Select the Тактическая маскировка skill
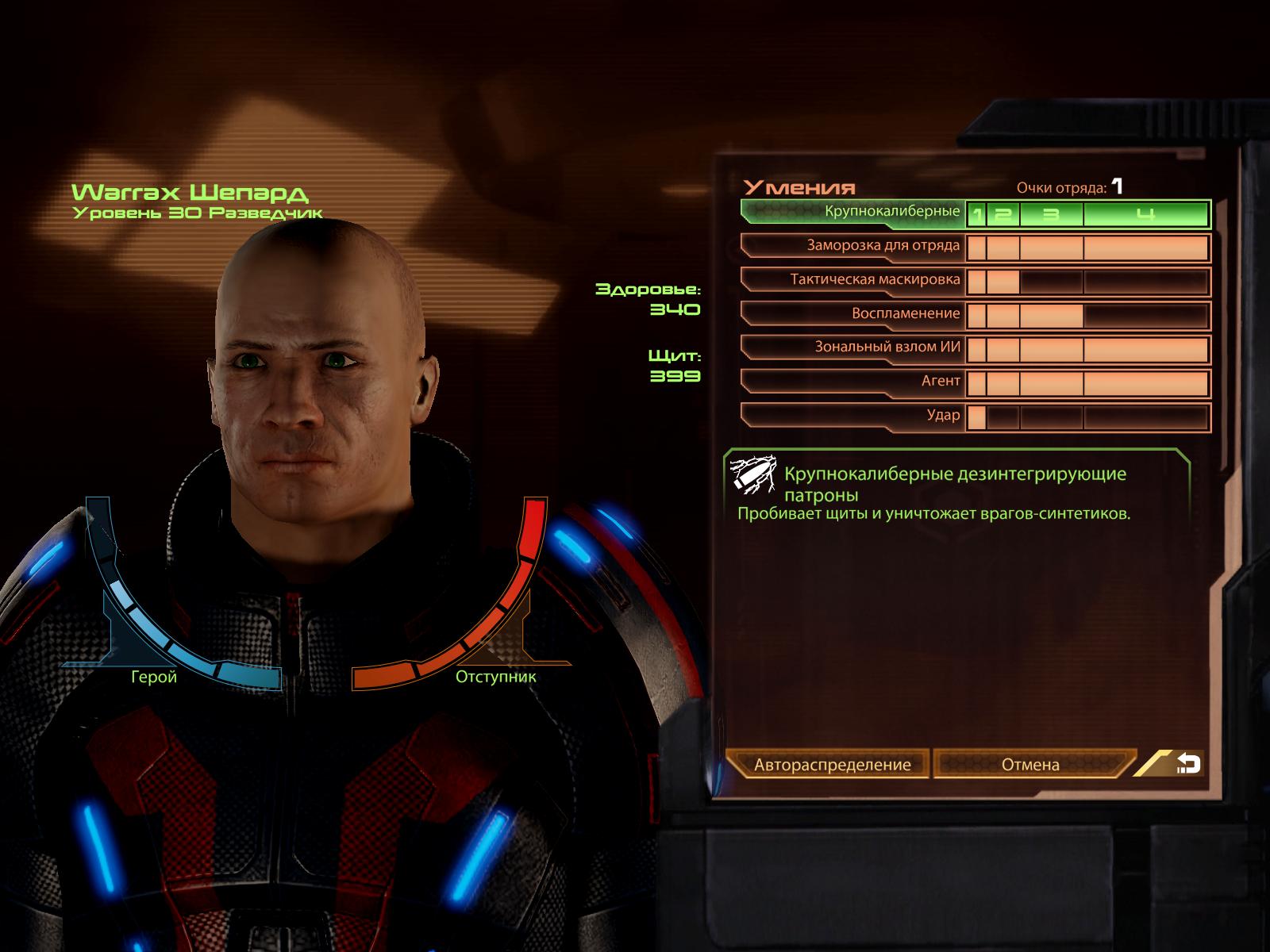The height and width of the screenshot is (952, 1270). 853,280
